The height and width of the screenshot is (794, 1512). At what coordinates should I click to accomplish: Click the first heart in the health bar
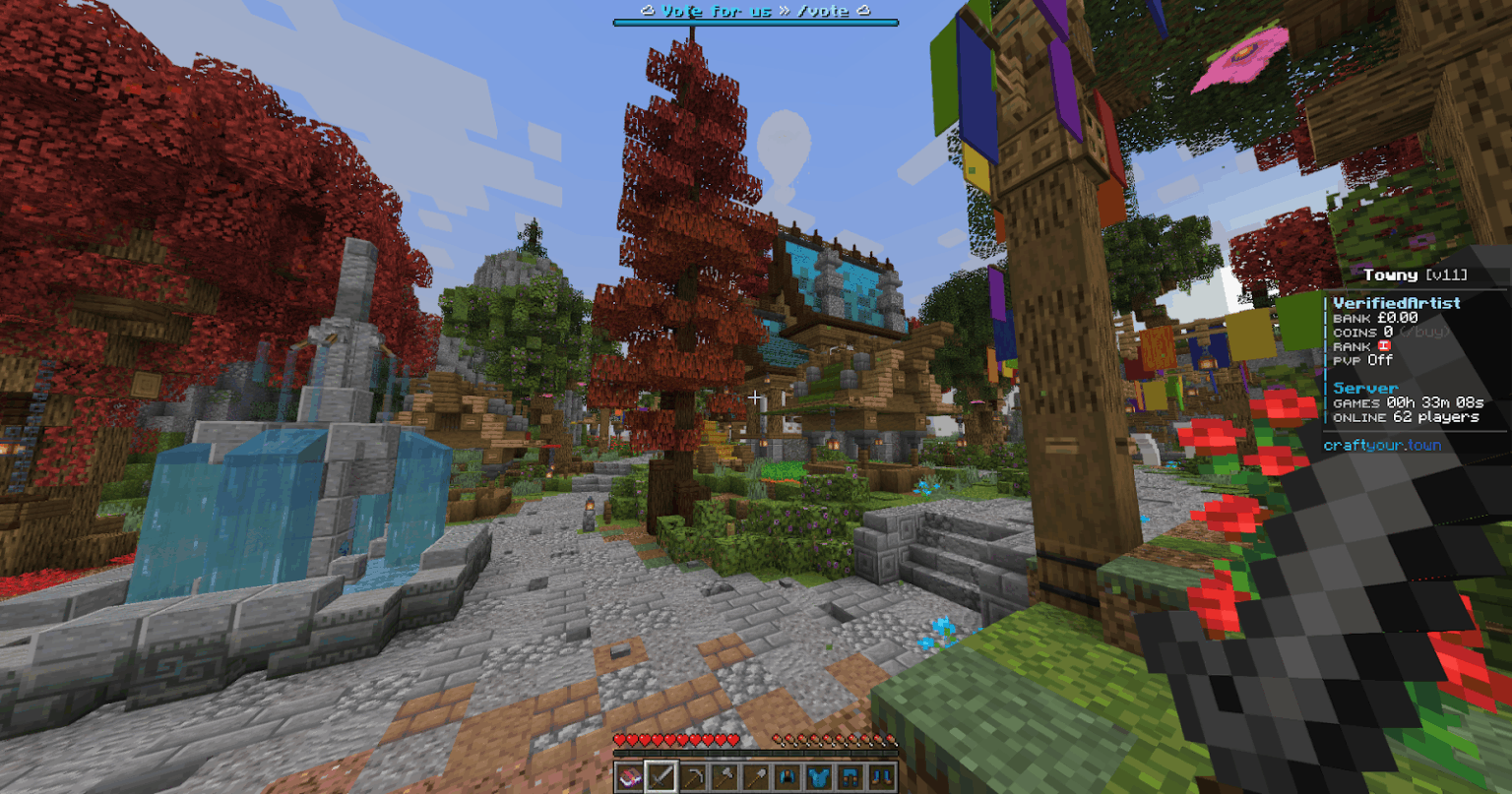point(620,739)
